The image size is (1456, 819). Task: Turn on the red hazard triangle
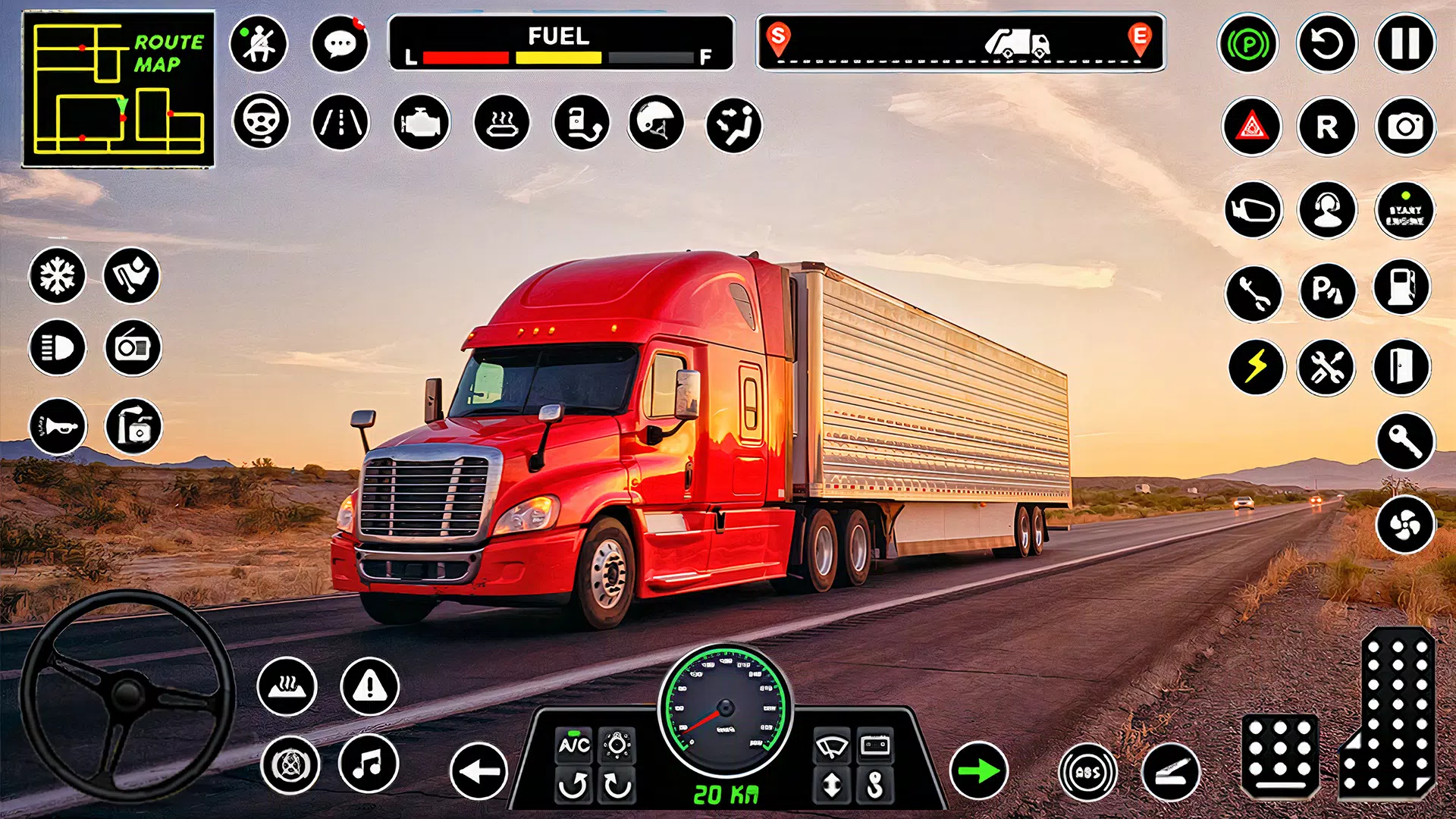click(1251, 127)
